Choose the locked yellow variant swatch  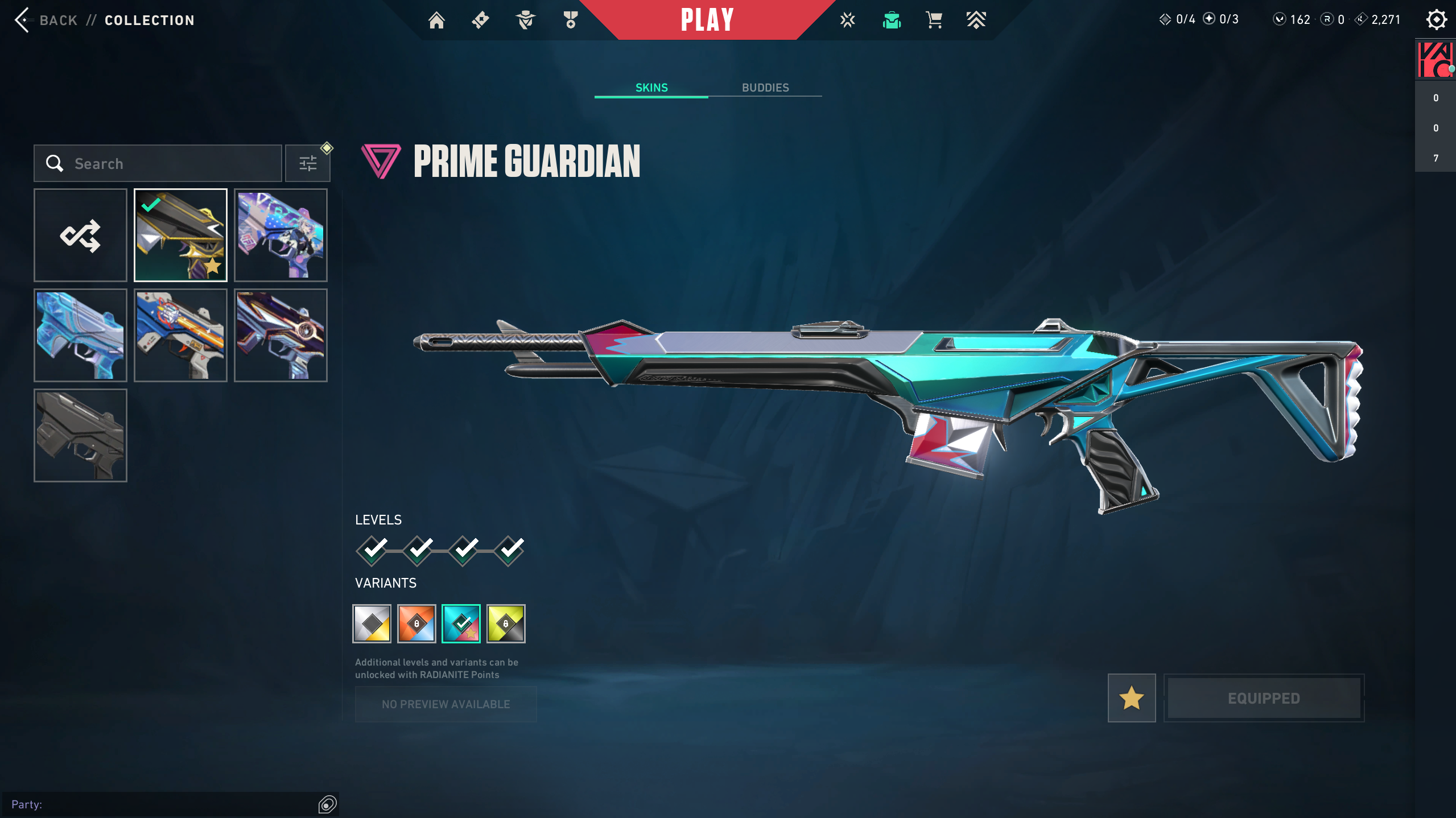(x=506, y=624)
